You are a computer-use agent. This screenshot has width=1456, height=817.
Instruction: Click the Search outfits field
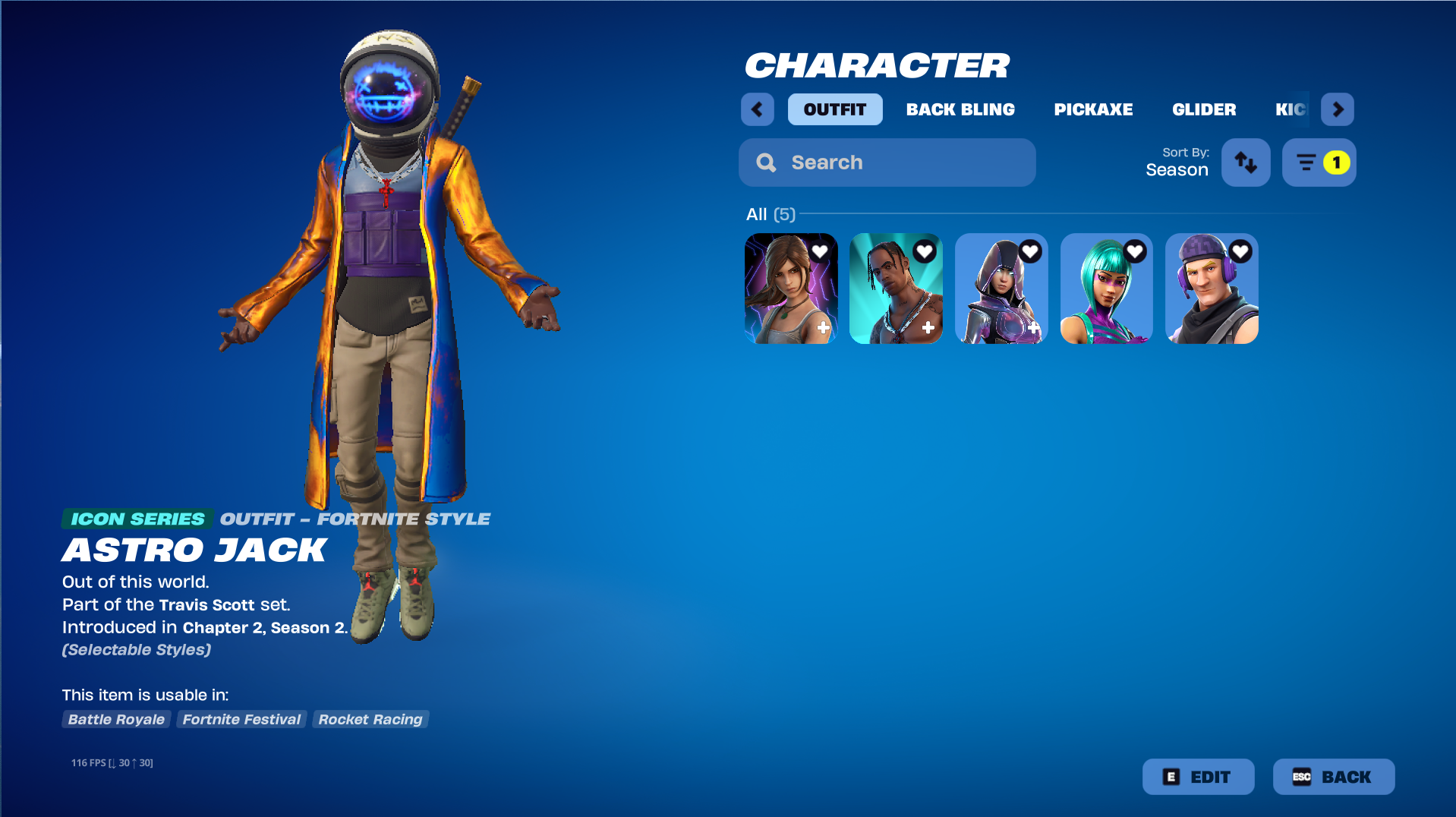887,162
